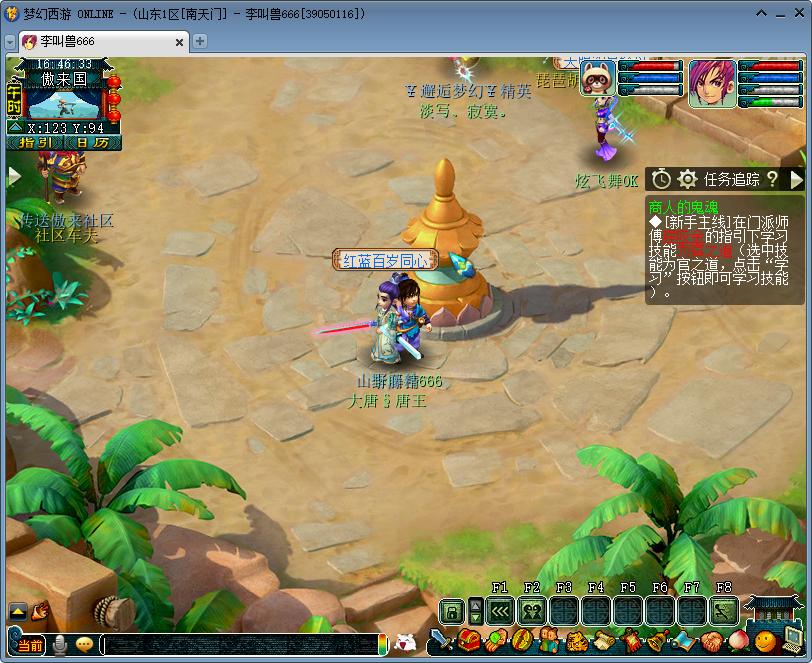The image size is (812, 663).
Task: Click the chat text input box
Action: click(x=240, y=645)
